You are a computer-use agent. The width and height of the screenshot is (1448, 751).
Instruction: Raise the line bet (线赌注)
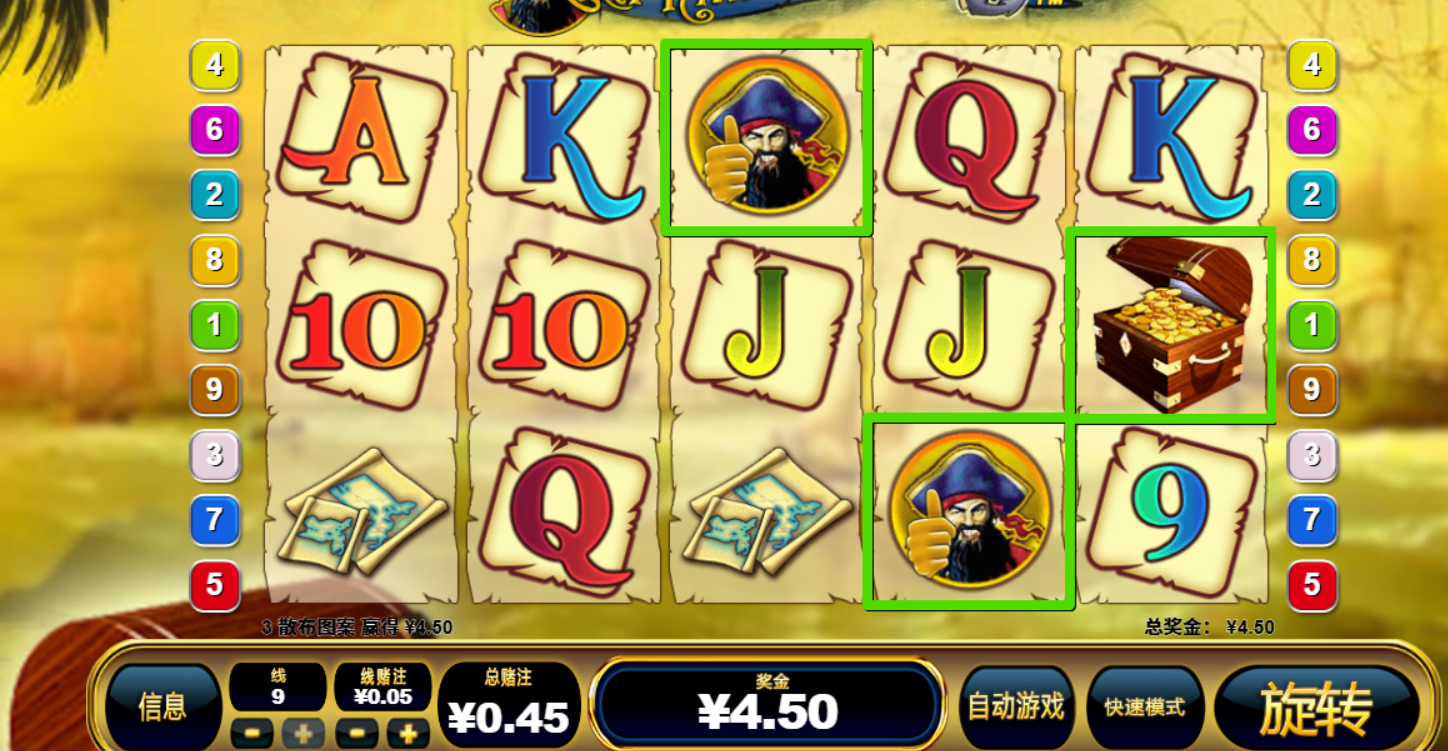(x=408, y=733)
